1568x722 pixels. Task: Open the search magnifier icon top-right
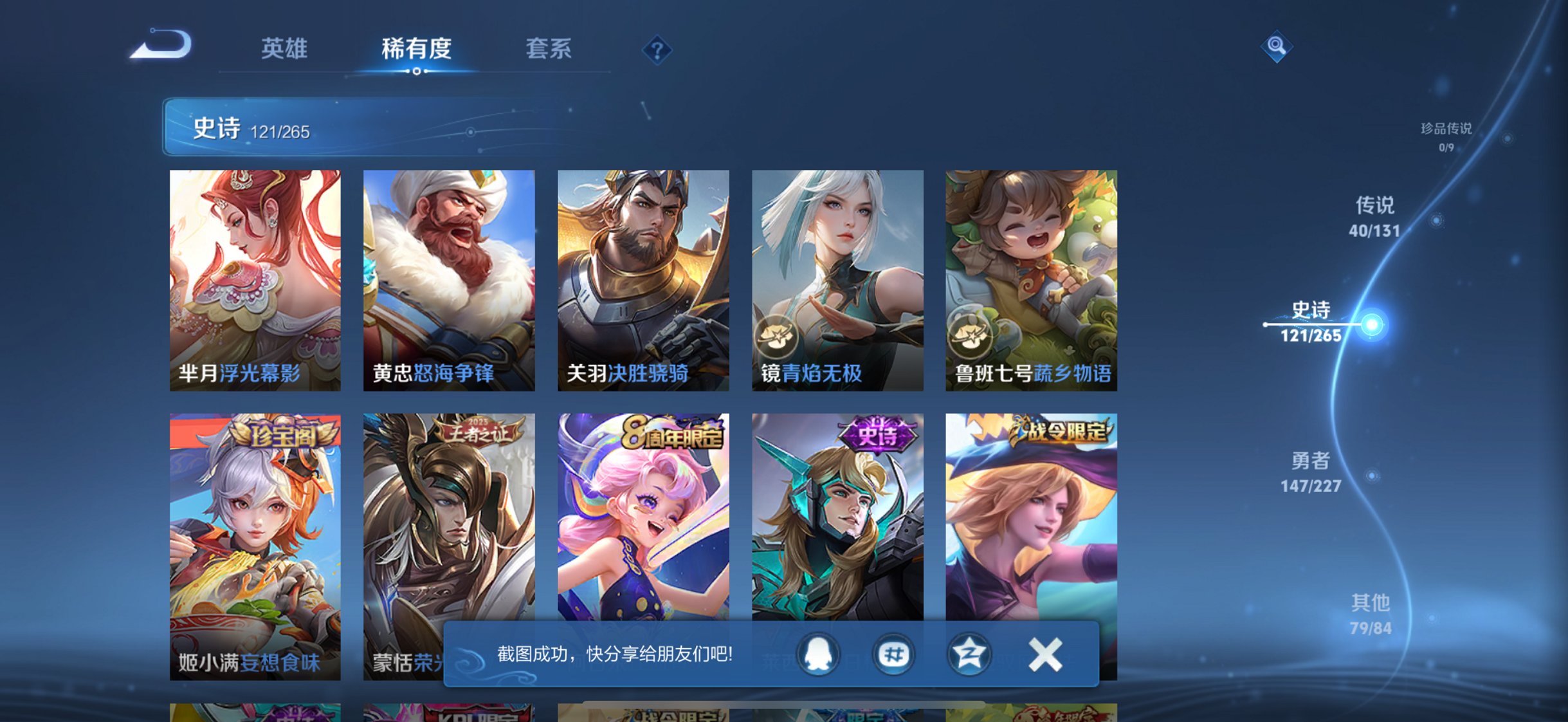(1277, 45)
